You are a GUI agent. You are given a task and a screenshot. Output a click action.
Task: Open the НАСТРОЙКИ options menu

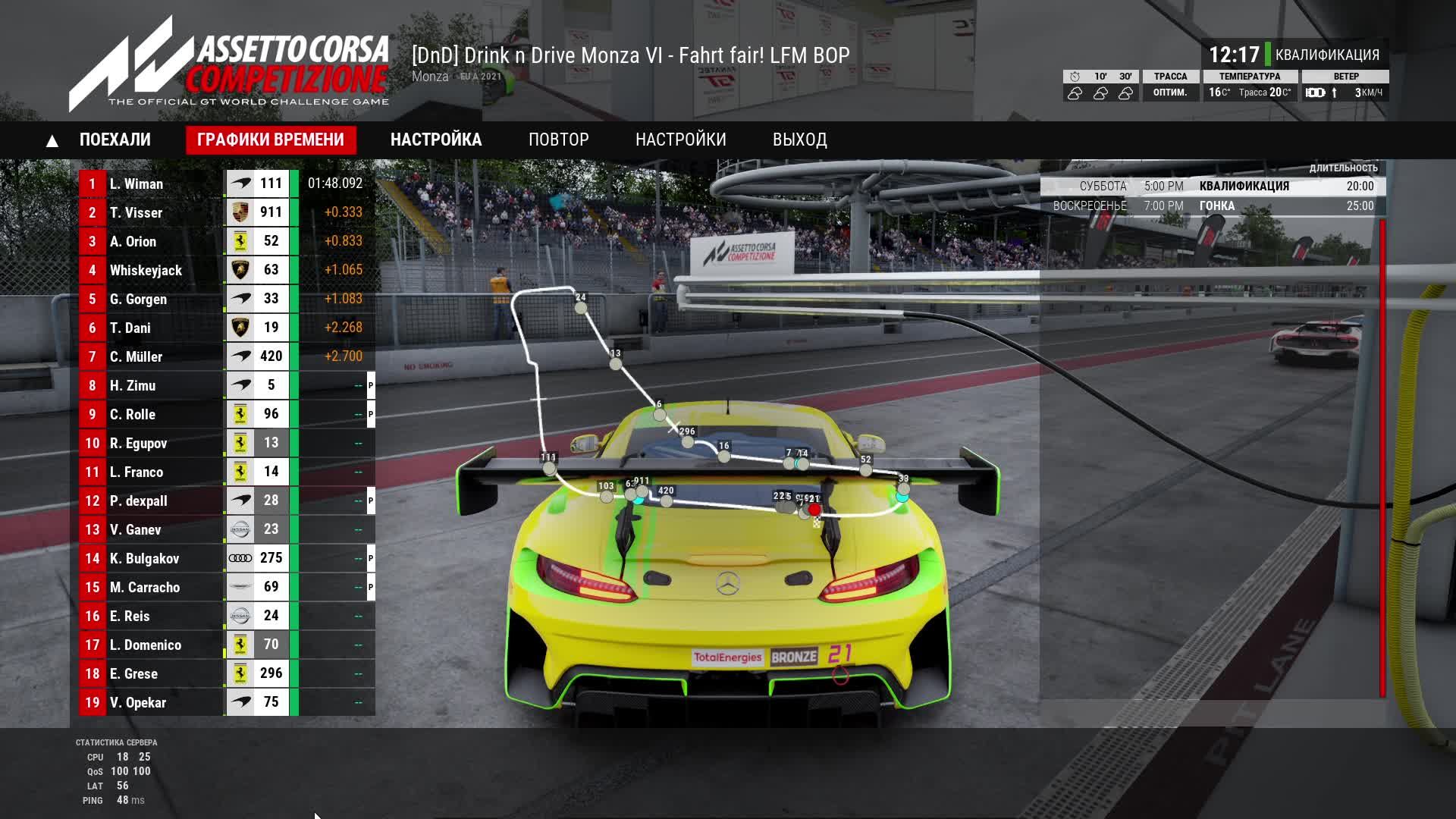[x=681, y=140]
